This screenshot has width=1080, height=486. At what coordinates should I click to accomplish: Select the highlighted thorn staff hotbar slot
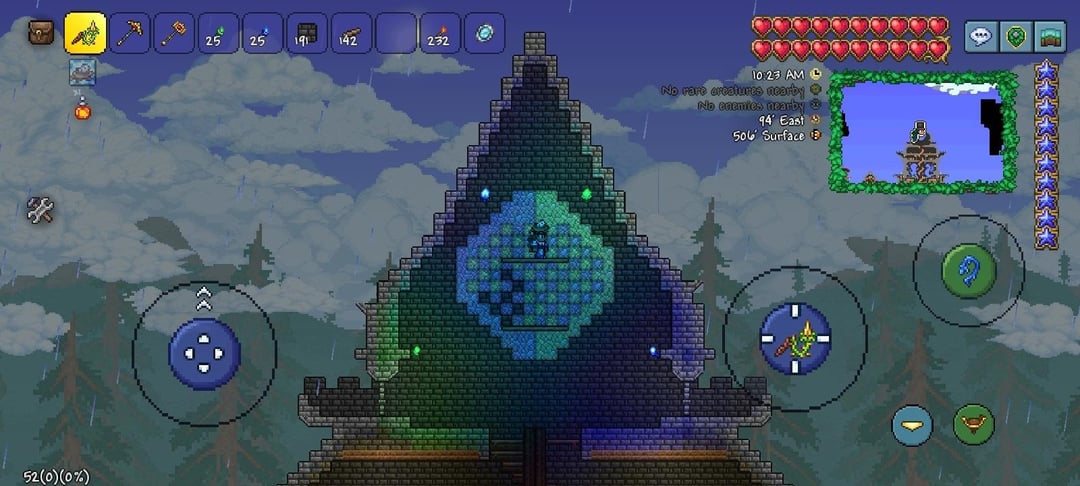tap(85, 33)
